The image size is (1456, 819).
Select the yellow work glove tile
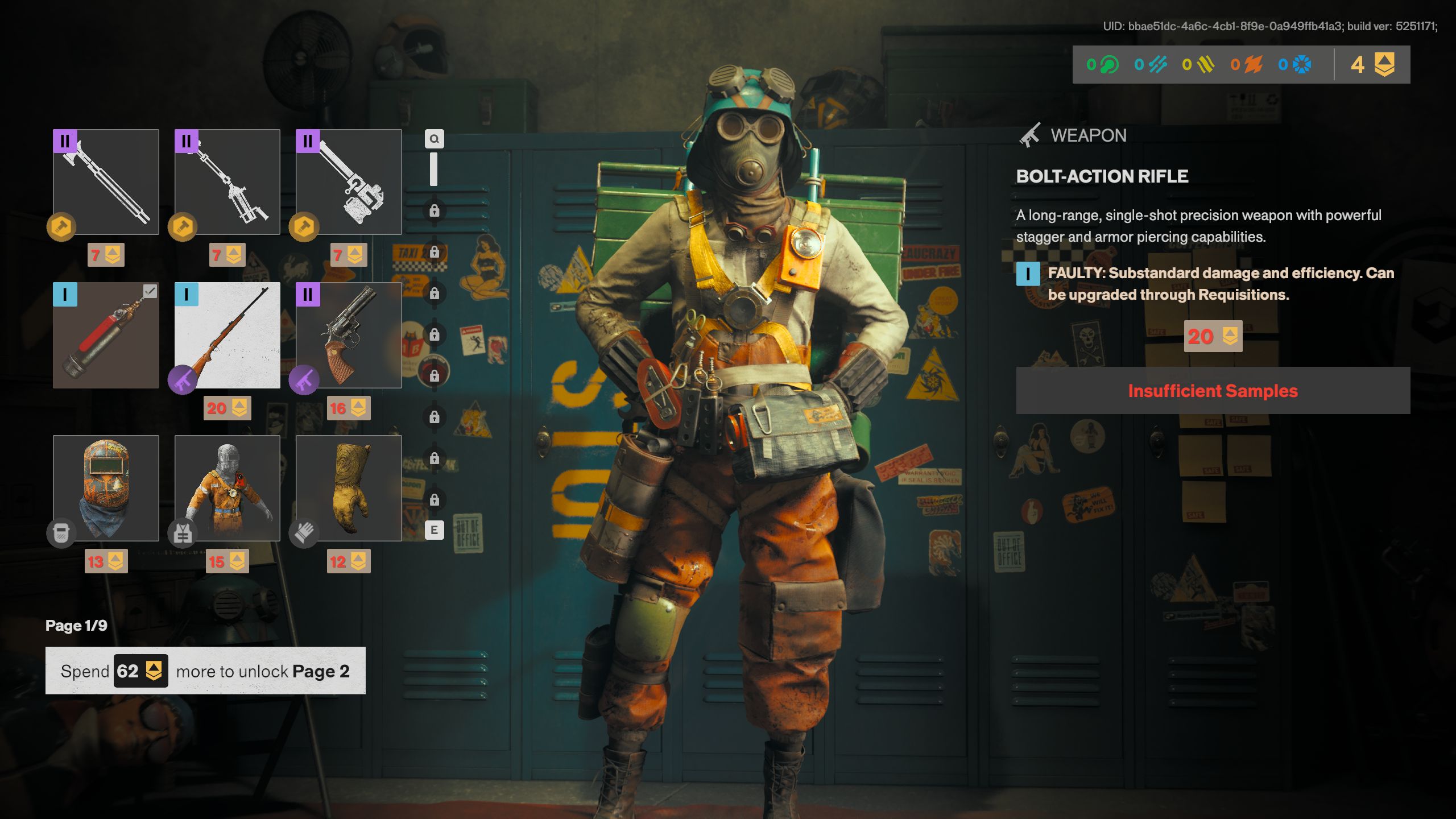pyautogui.click(x=349, y=488)
